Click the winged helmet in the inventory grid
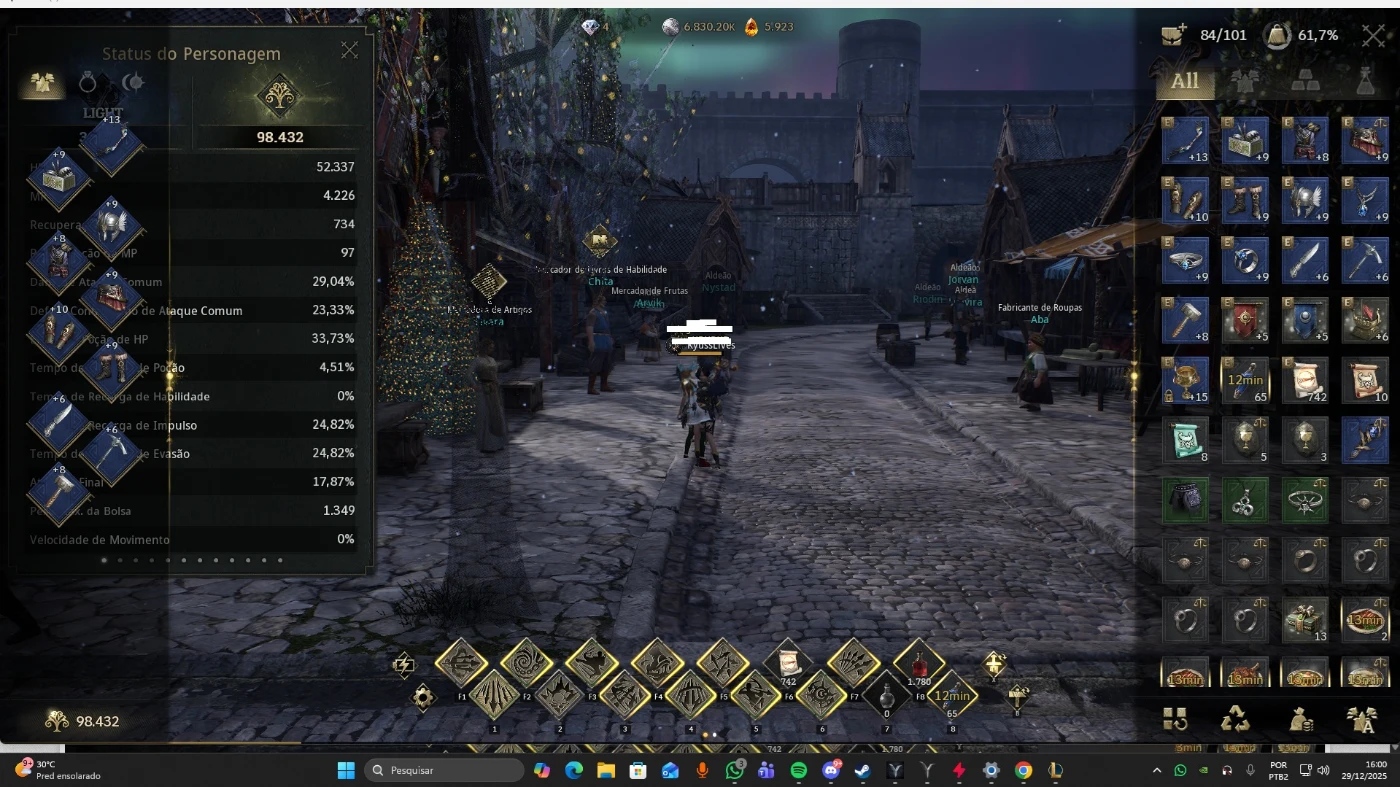Image resolution: width=1400 pixels, height=787 pixels. [1305, 200]
